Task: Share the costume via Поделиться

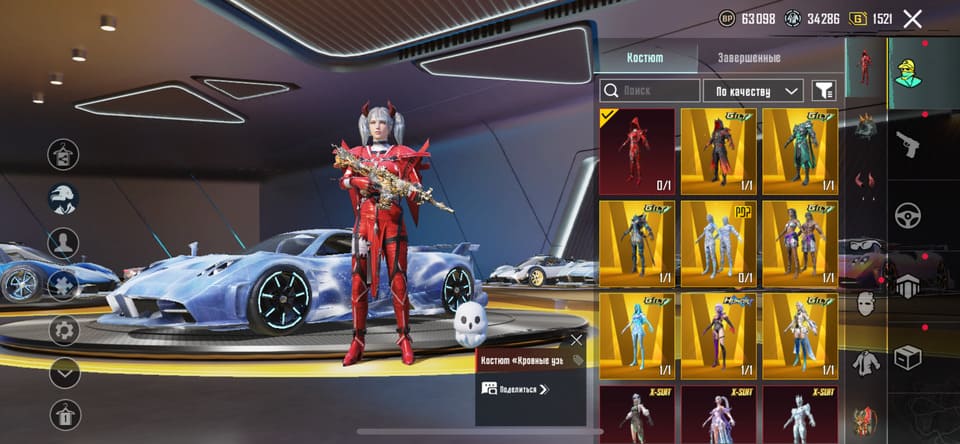Action: (515, 389)
